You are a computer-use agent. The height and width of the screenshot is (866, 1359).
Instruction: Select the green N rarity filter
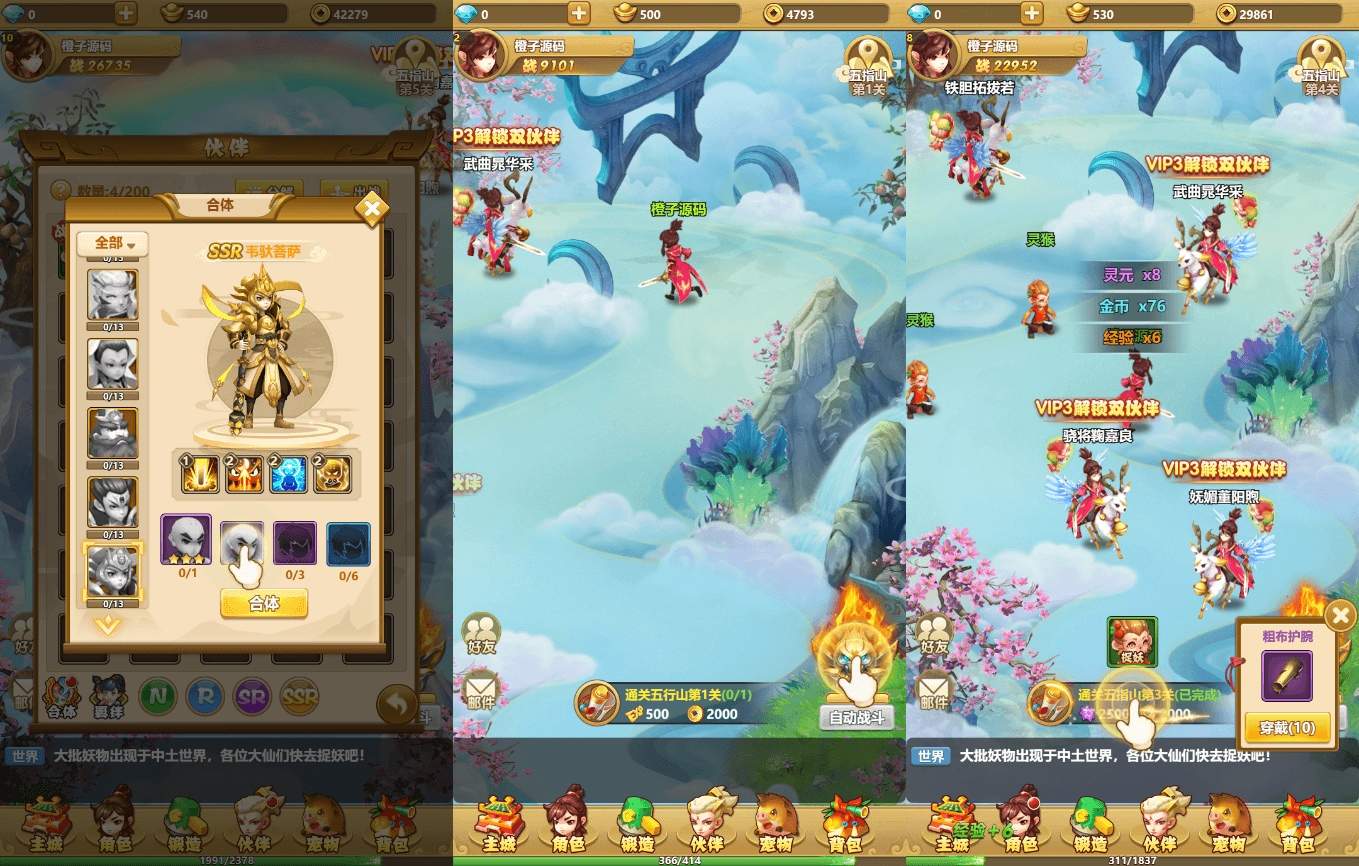point(158,695)
